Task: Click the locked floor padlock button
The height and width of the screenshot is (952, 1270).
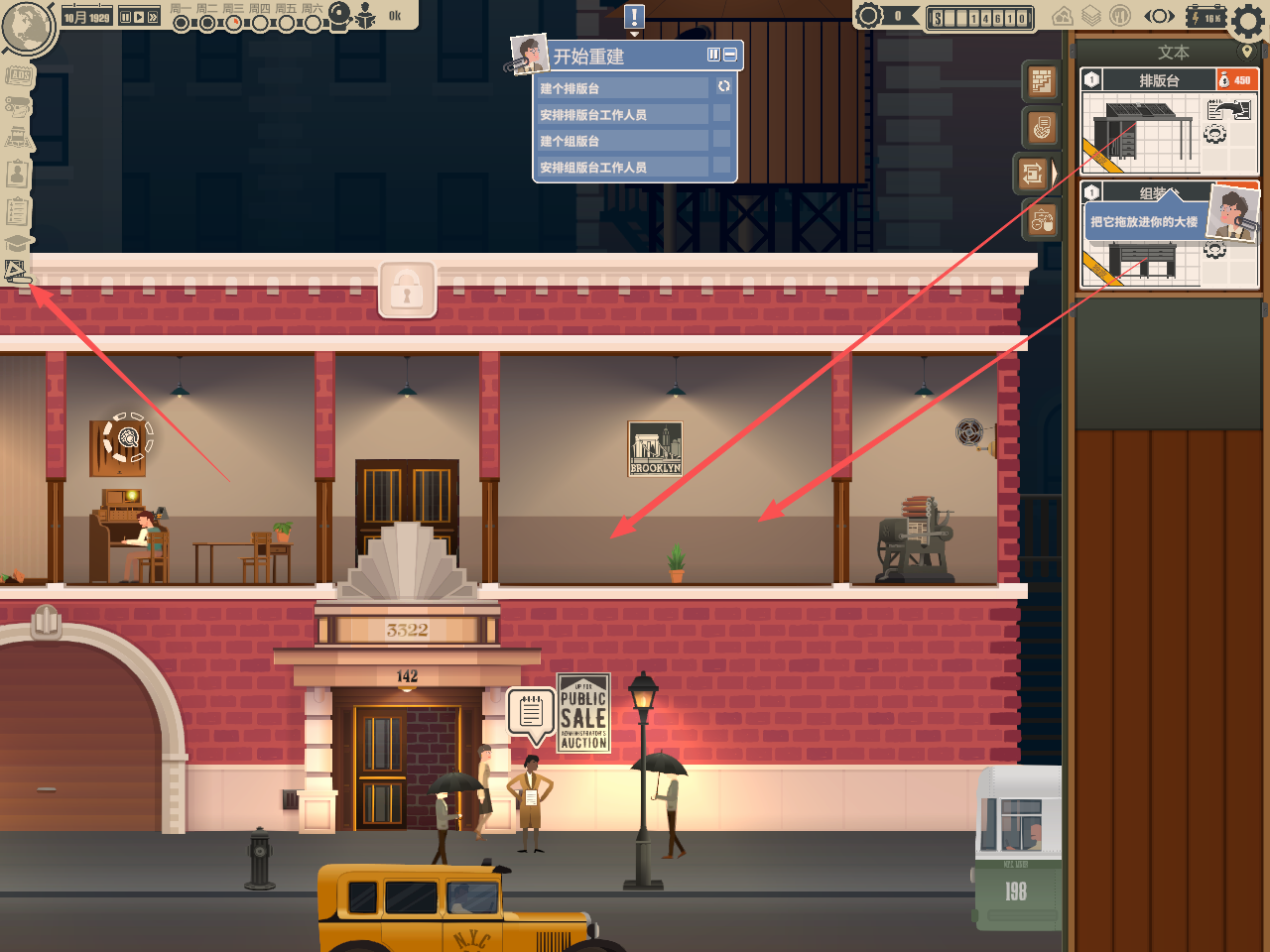Action: pos(407,291)
